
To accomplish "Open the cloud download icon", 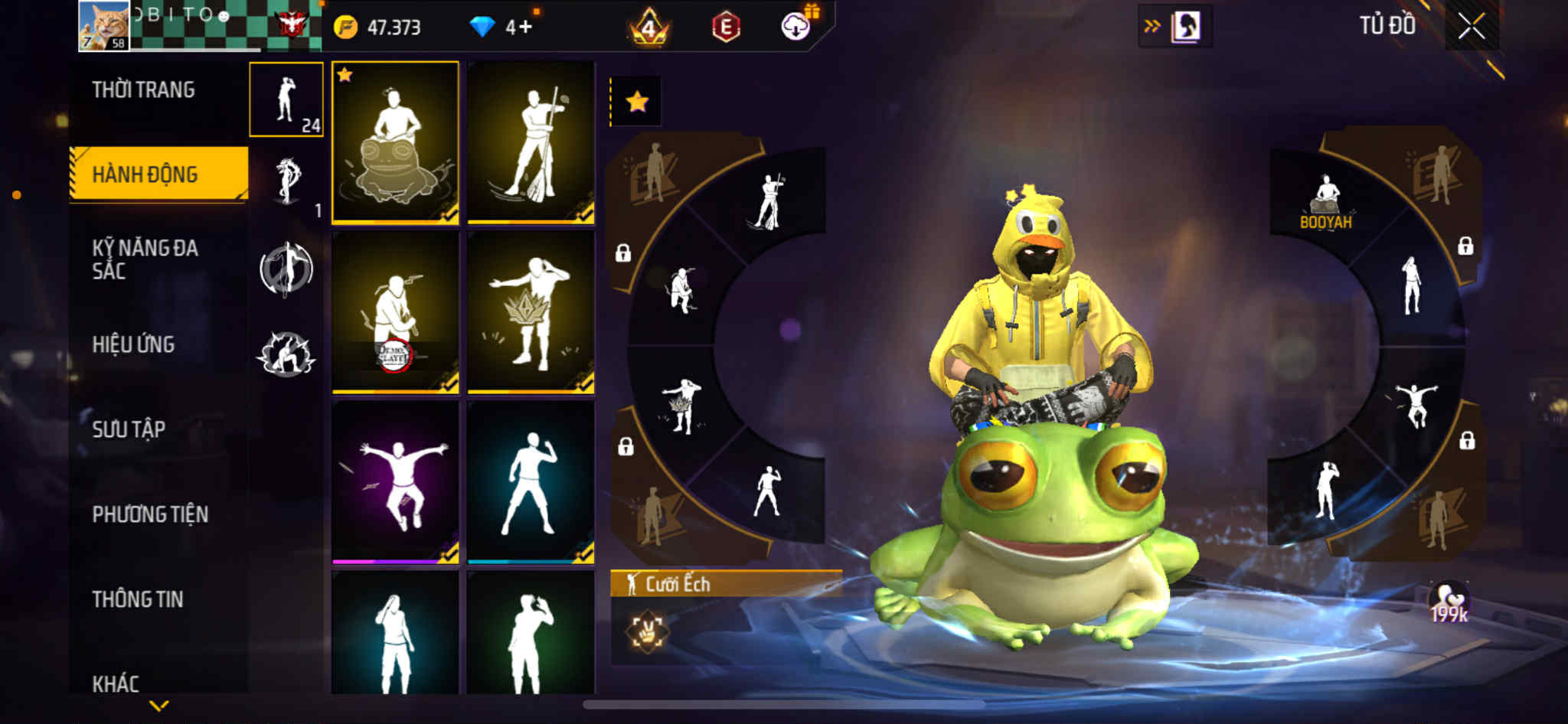I will (796, 28).
